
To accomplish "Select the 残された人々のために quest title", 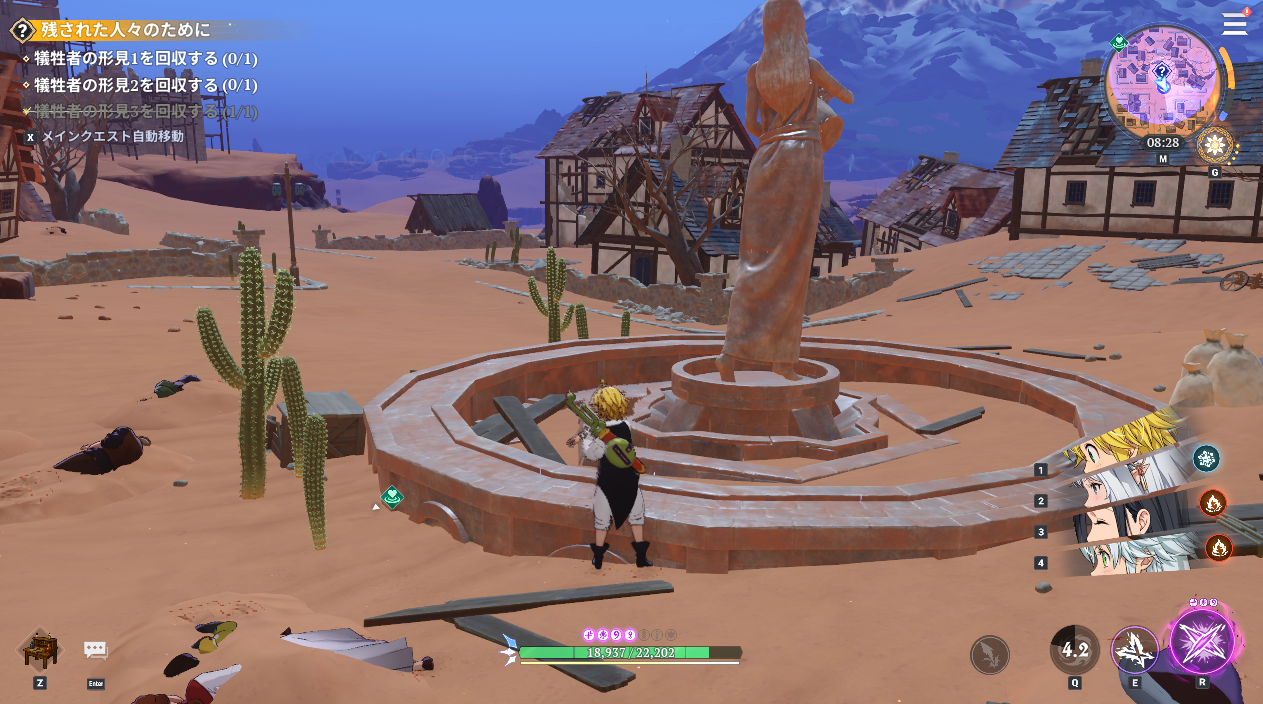I will 126,30.
